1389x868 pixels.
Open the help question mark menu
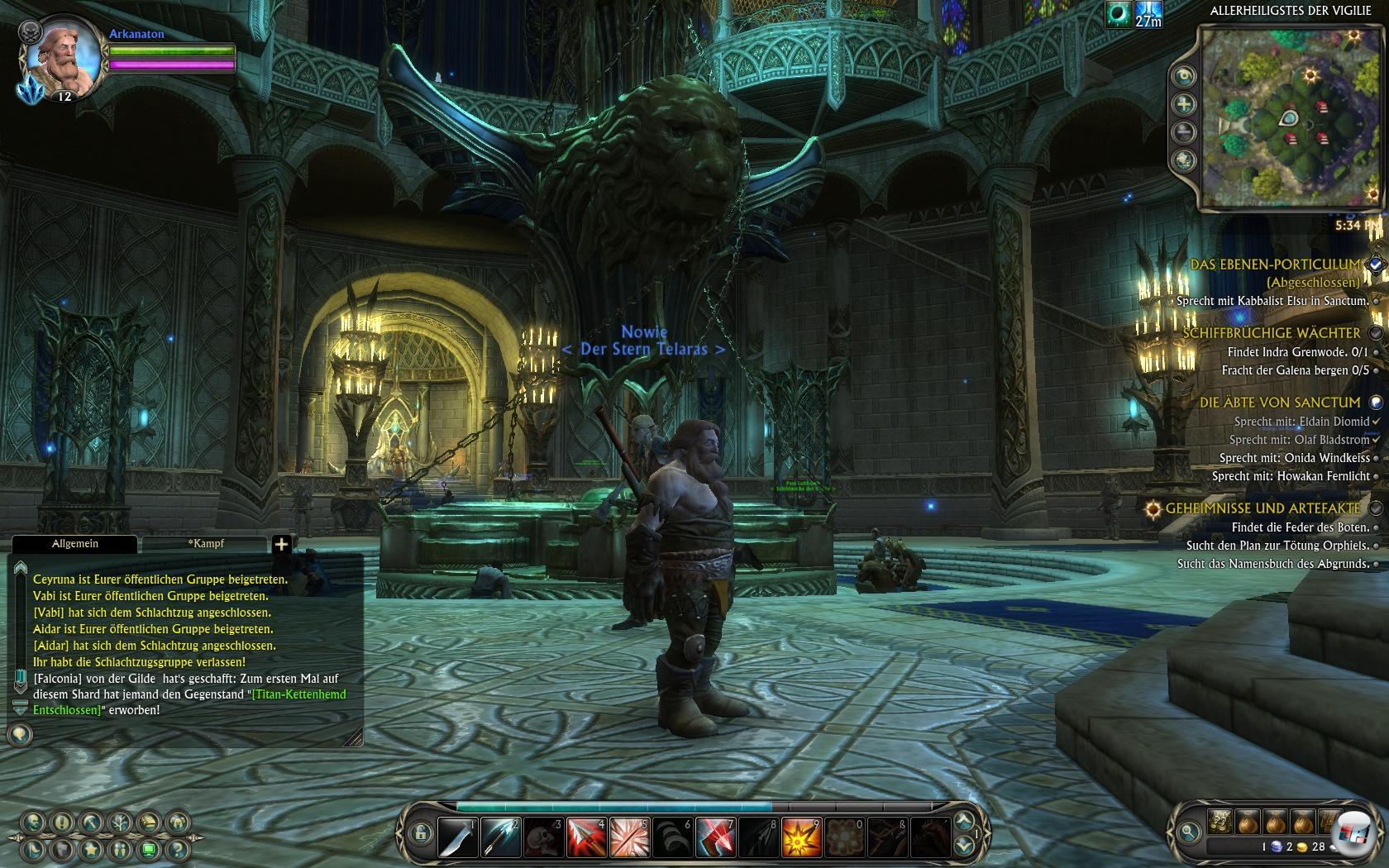point(177,849)
